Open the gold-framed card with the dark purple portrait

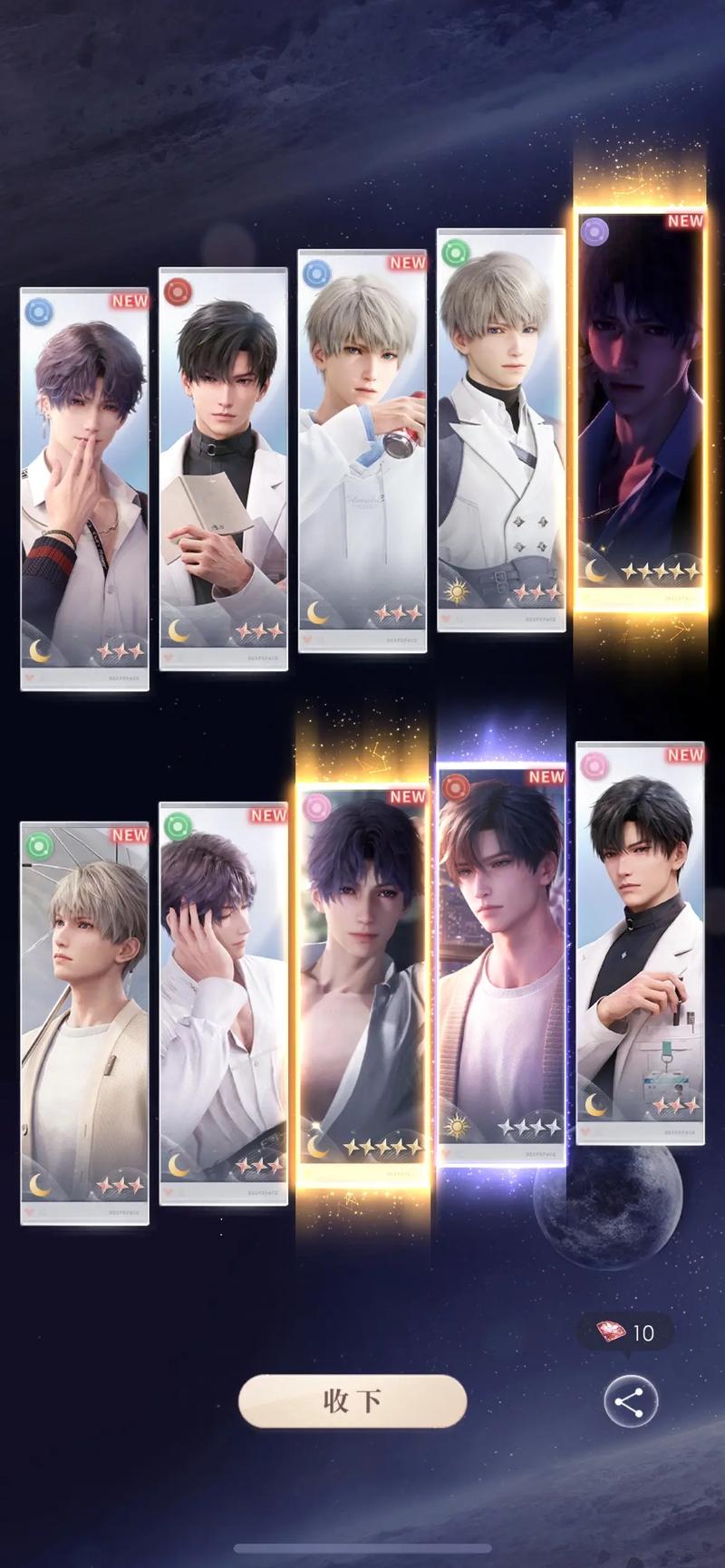(x=641, y=408)
